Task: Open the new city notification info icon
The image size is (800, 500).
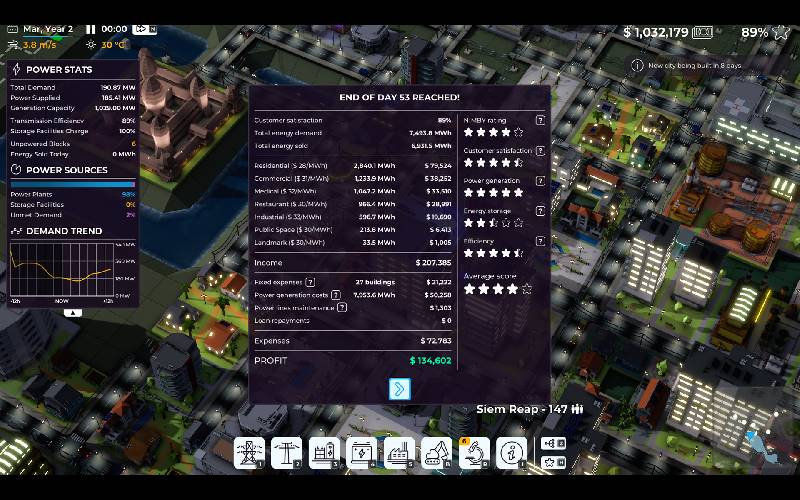Action: pyautogui.click(x=636, y=65)
